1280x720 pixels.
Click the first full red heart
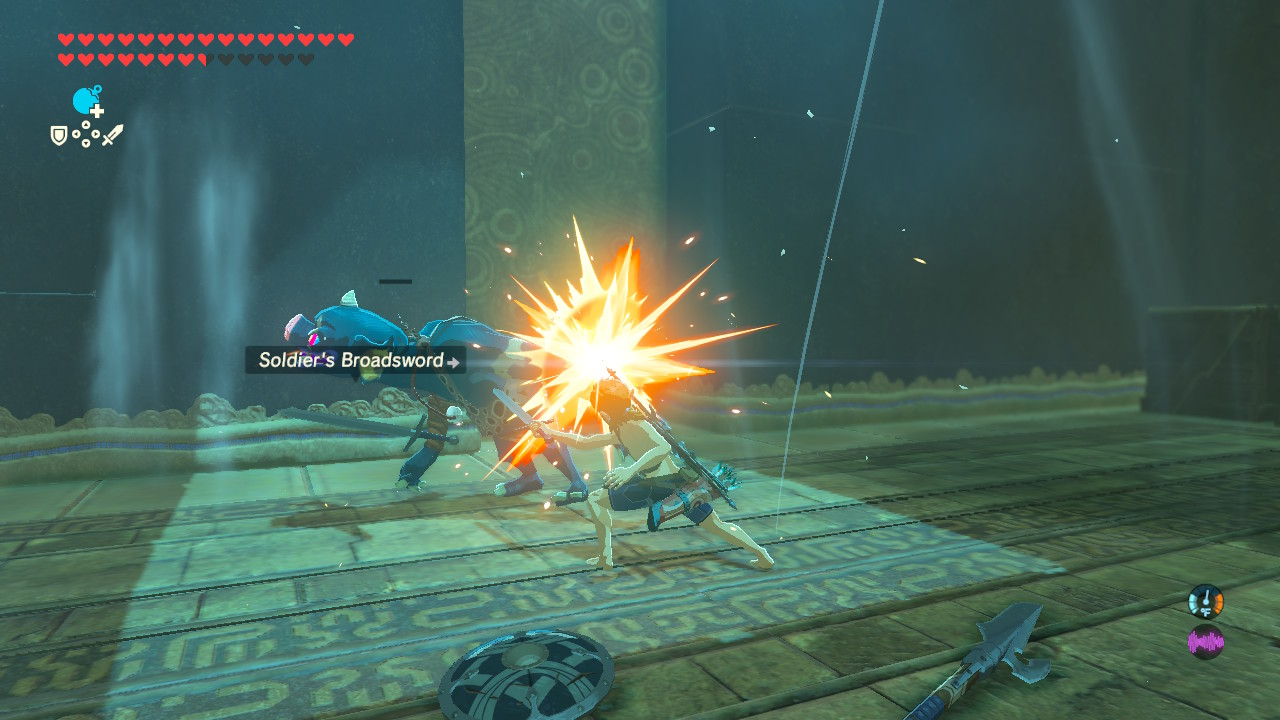64,39
